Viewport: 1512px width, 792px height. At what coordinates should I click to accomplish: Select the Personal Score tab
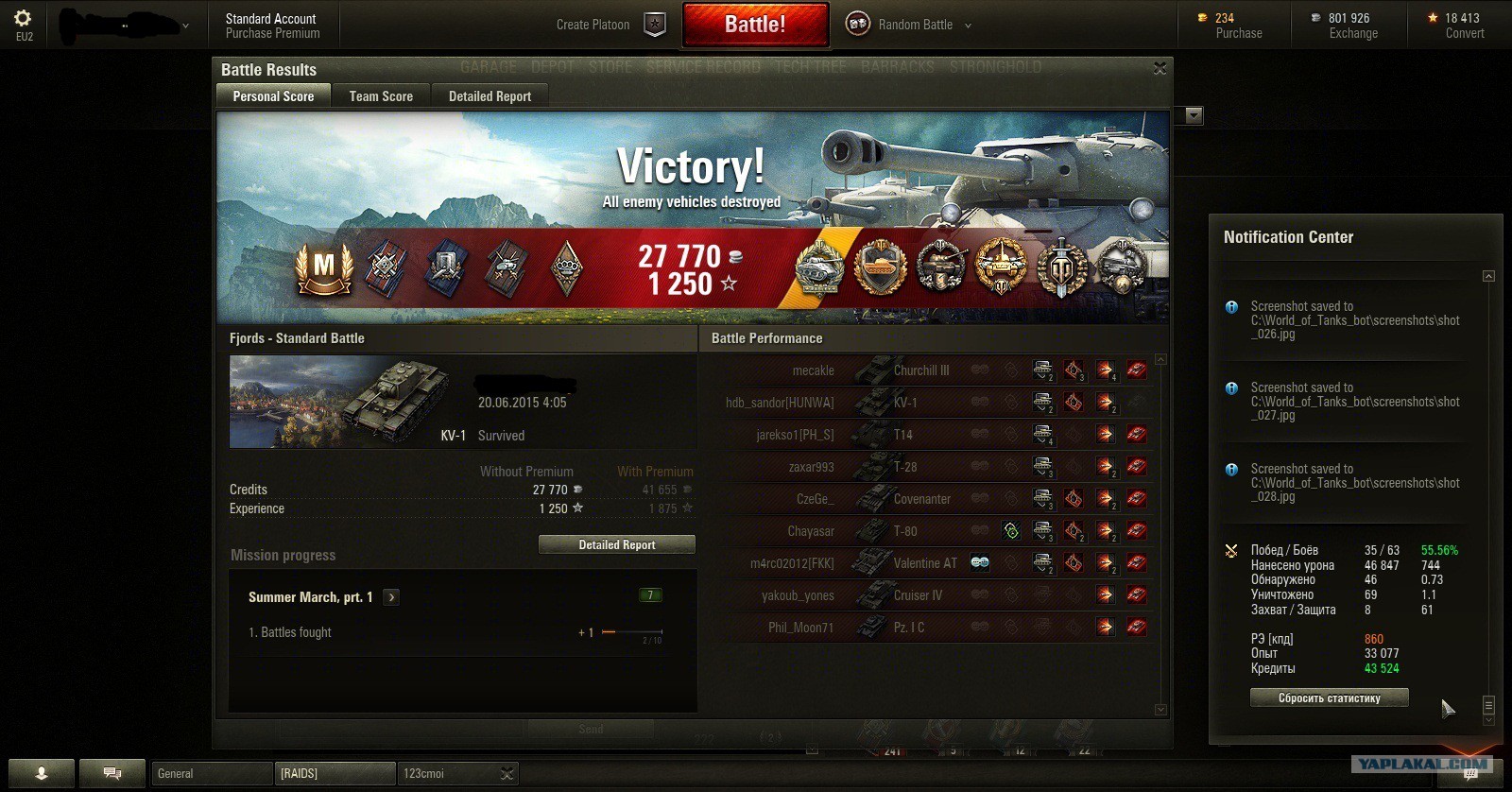tap(273, 96)
